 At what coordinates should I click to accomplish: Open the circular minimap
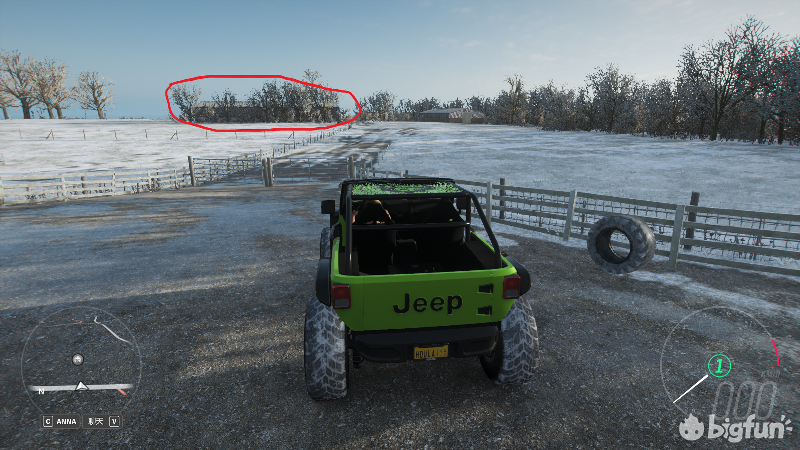click(x=81, y=362)
